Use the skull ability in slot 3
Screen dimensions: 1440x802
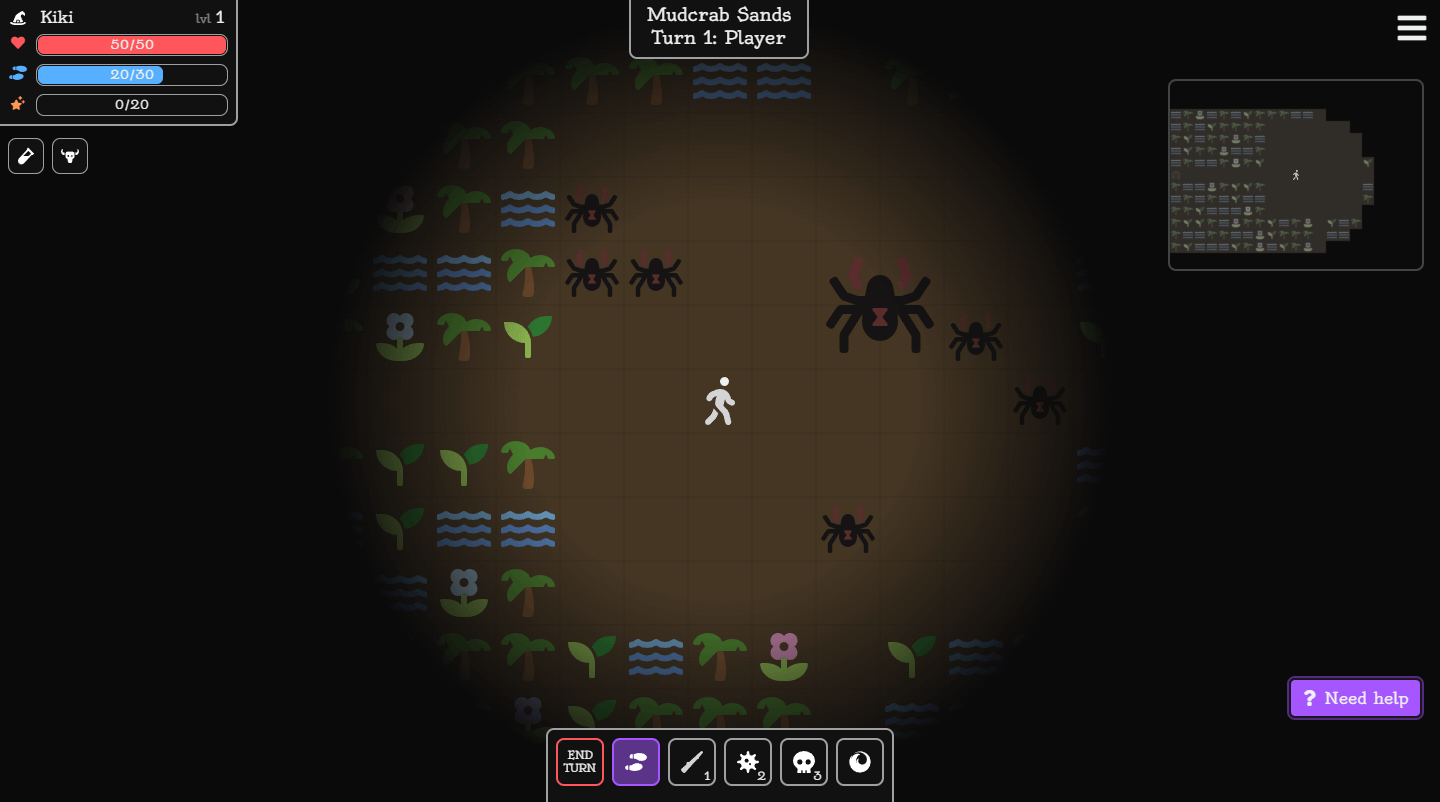pos(803,762)
